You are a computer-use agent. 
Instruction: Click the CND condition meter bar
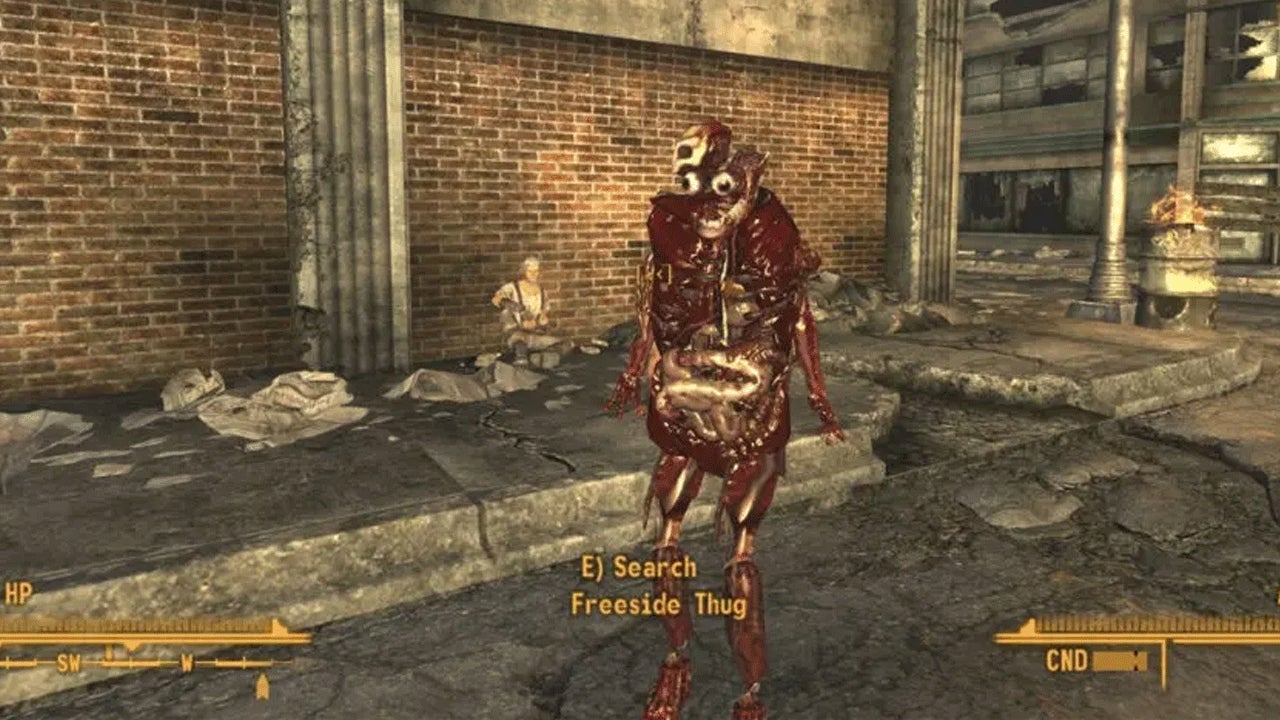tap(1120, 659)
